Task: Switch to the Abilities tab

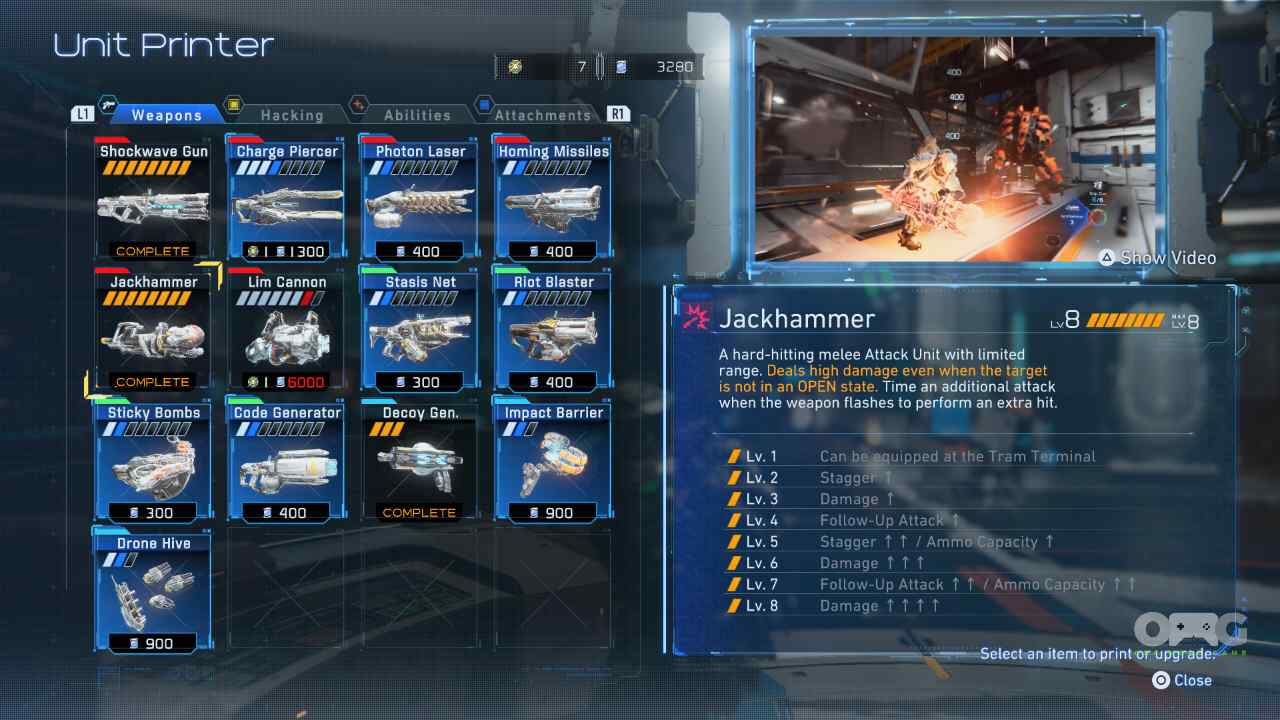Action: [x=417, y=115]
